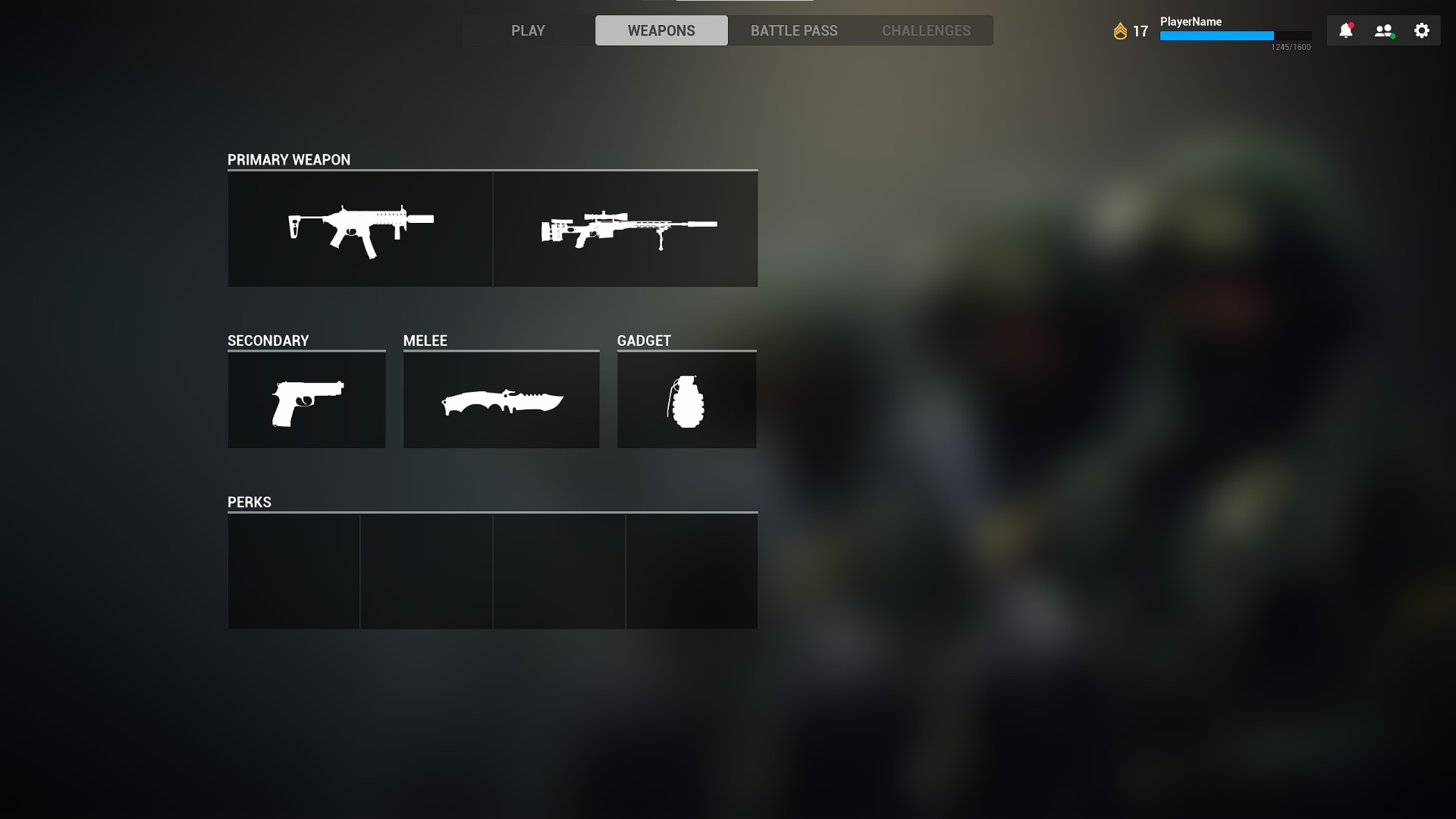Open the friends list icon

[x=1382, y=30]
